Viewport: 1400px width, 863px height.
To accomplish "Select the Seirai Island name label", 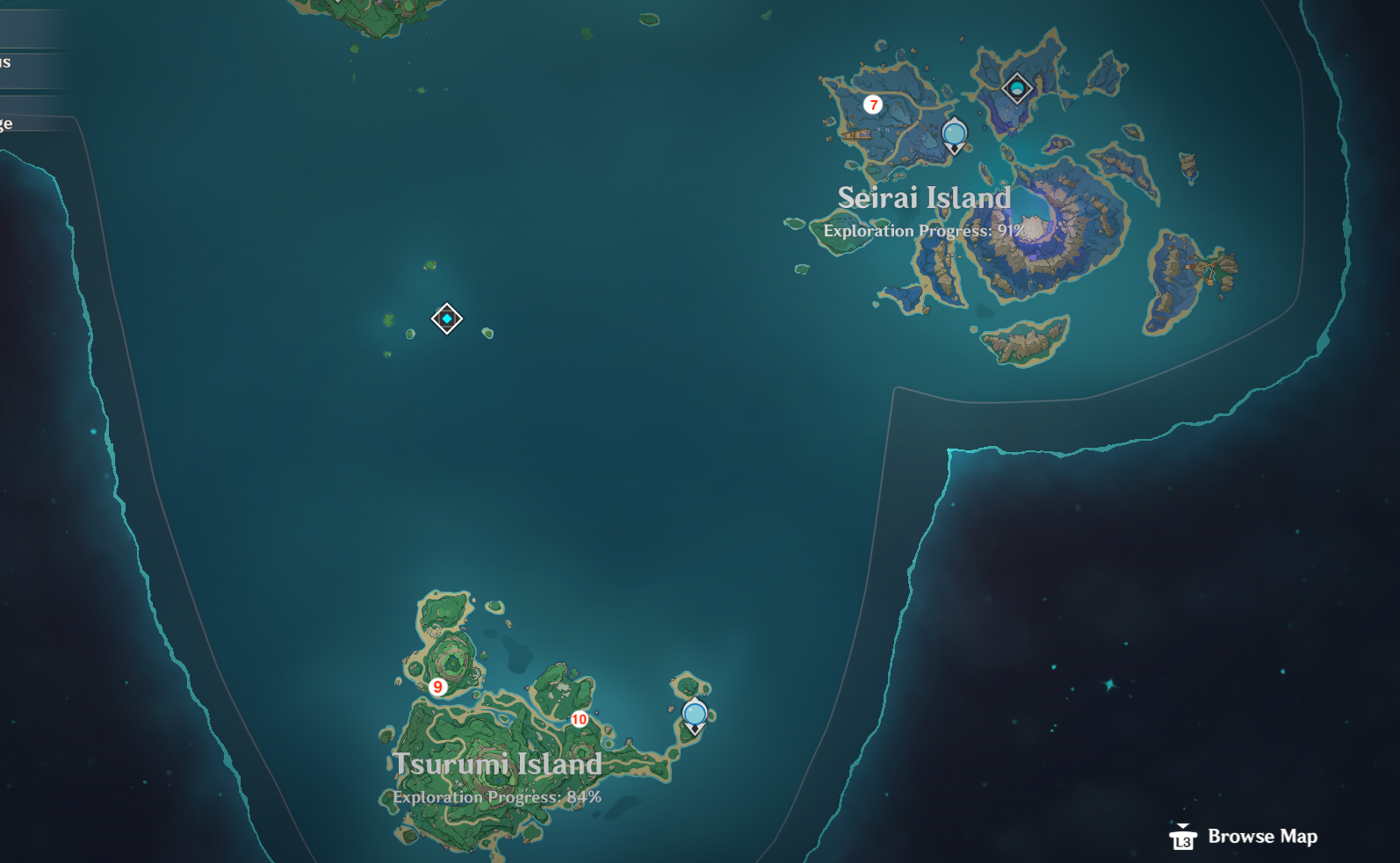I will [x=922, y=198].
